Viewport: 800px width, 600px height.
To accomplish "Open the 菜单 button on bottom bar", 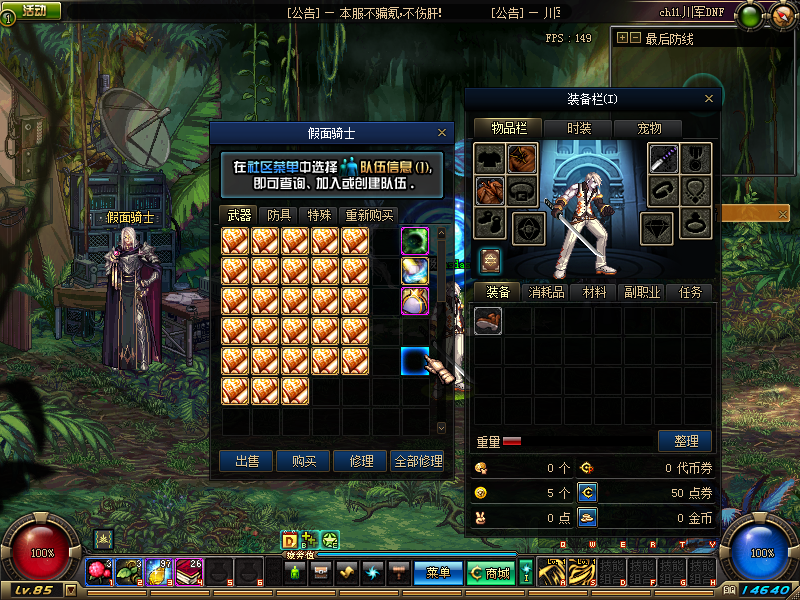I will click(x=438, y=573).
